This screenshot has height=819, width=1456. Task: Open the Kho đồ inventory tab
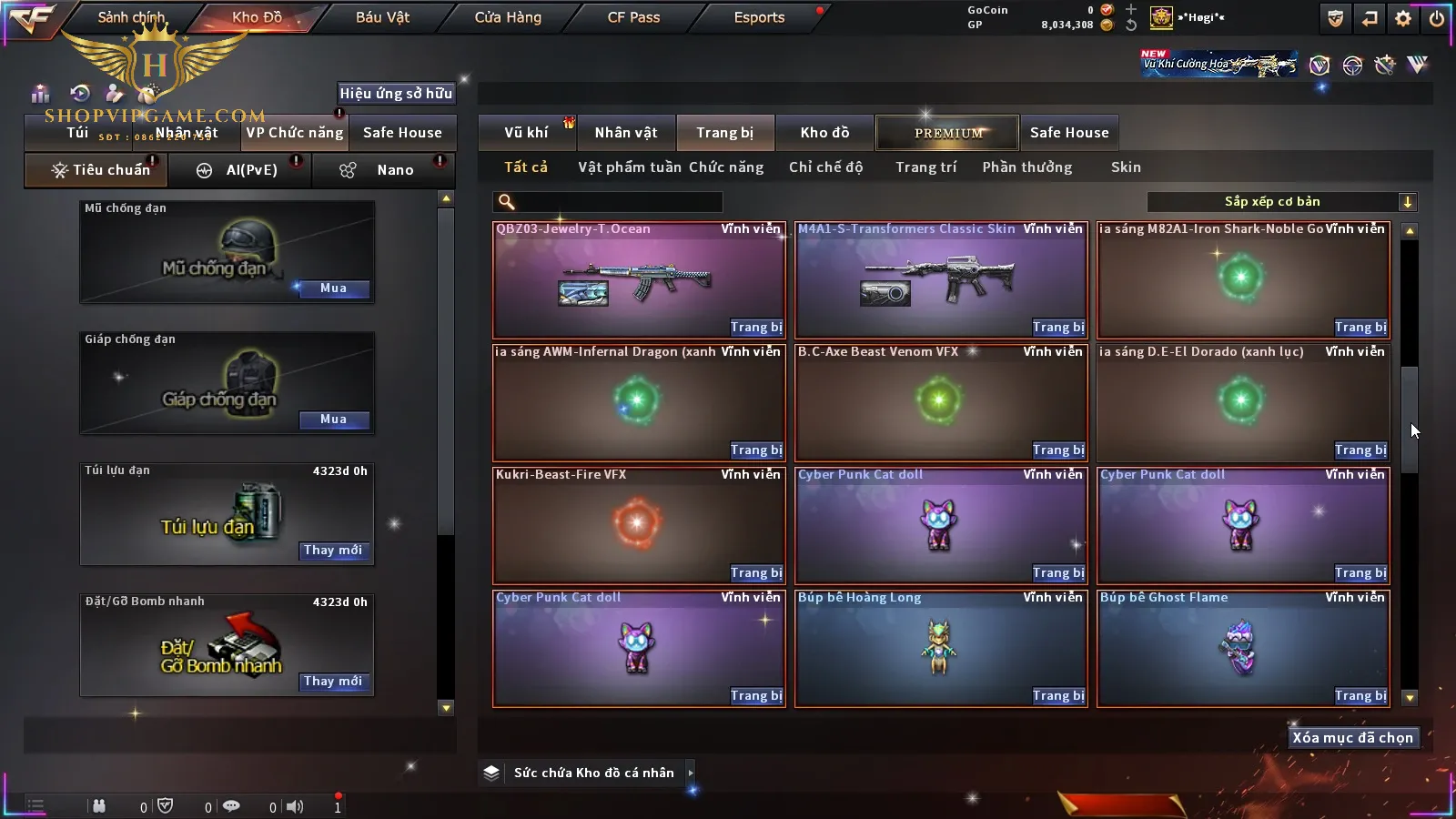tap(824, 133)
